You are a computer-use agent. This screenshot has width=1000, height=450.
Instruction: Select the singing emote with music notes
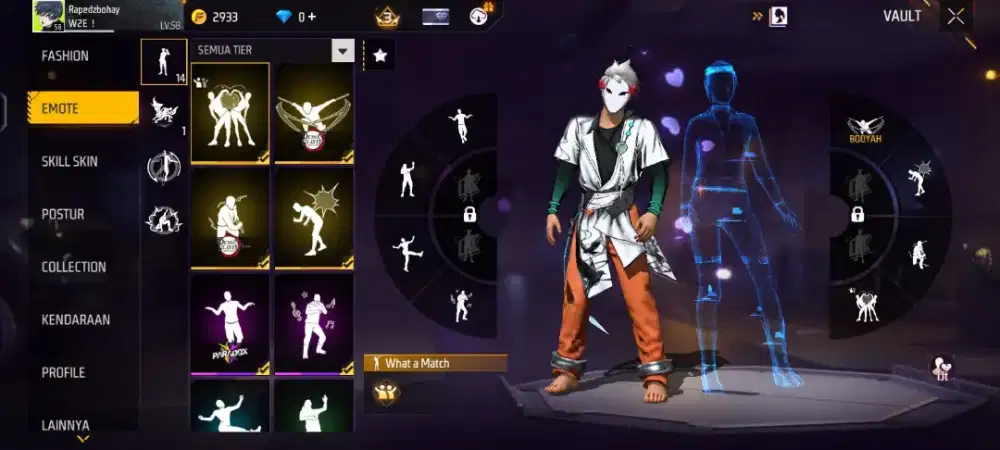coord(314,324)
